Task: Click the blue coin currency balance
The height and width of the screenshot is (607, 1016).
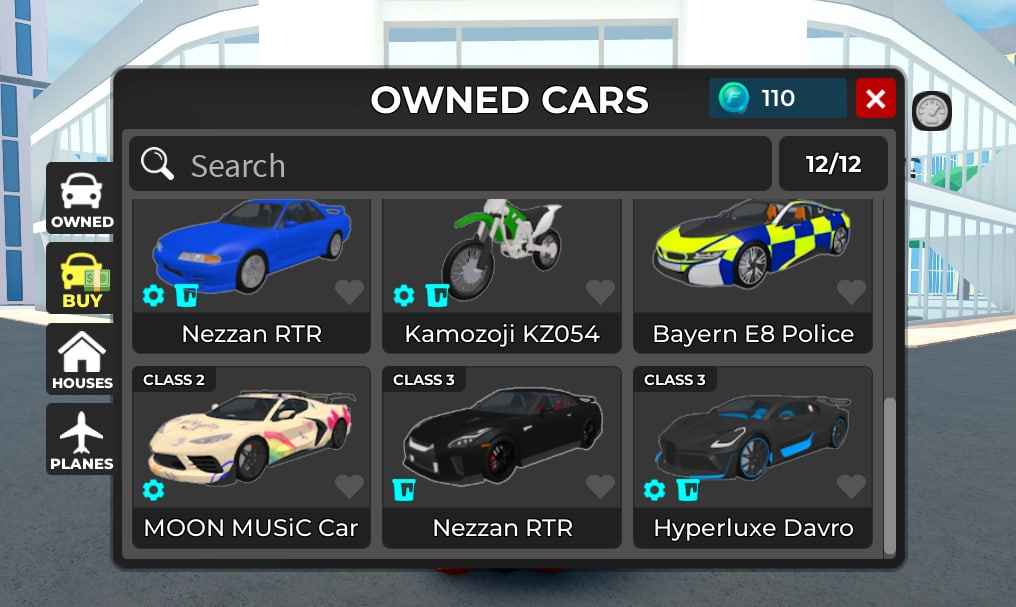Action: pos(777,98)
